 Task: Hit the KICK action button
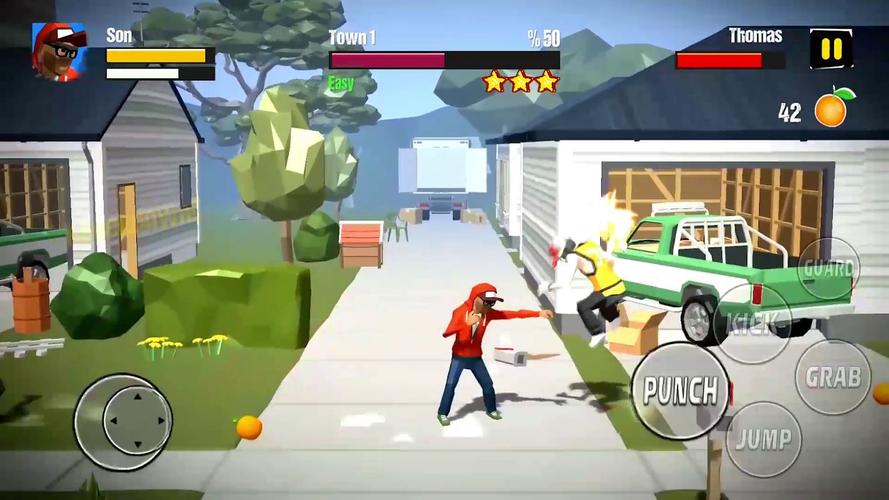(754, 323)
